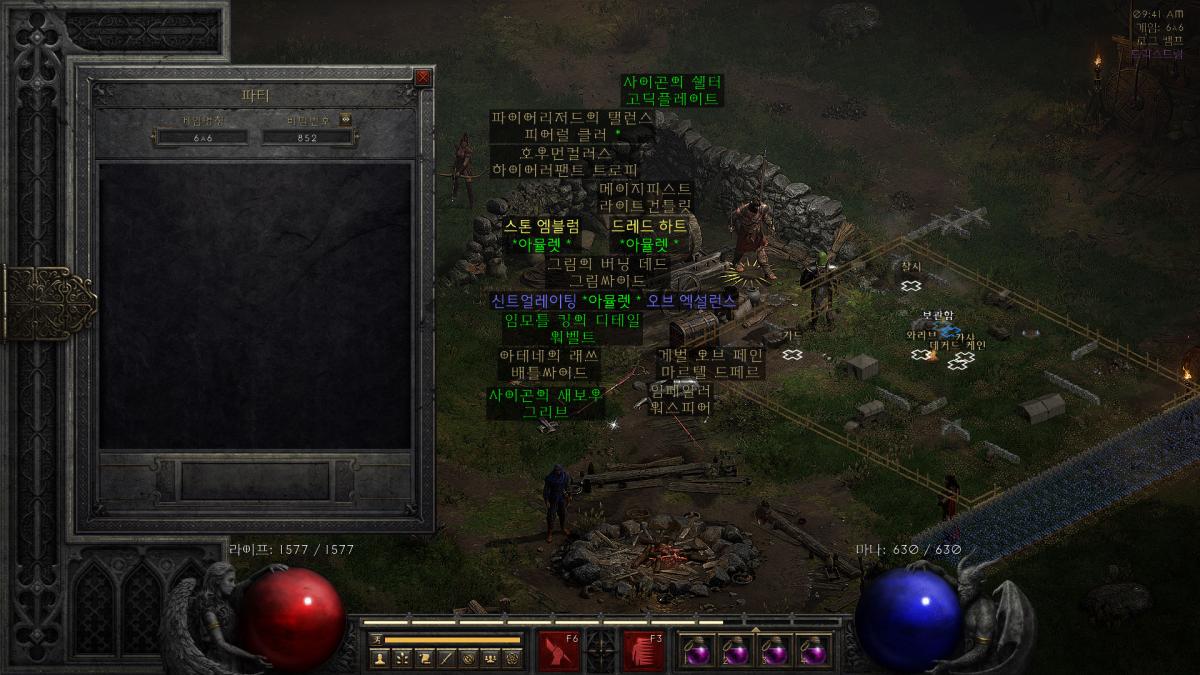1200x675 pixels.
Task: Open the skill tree from the mini menu
Action: (x=402, y=658)
